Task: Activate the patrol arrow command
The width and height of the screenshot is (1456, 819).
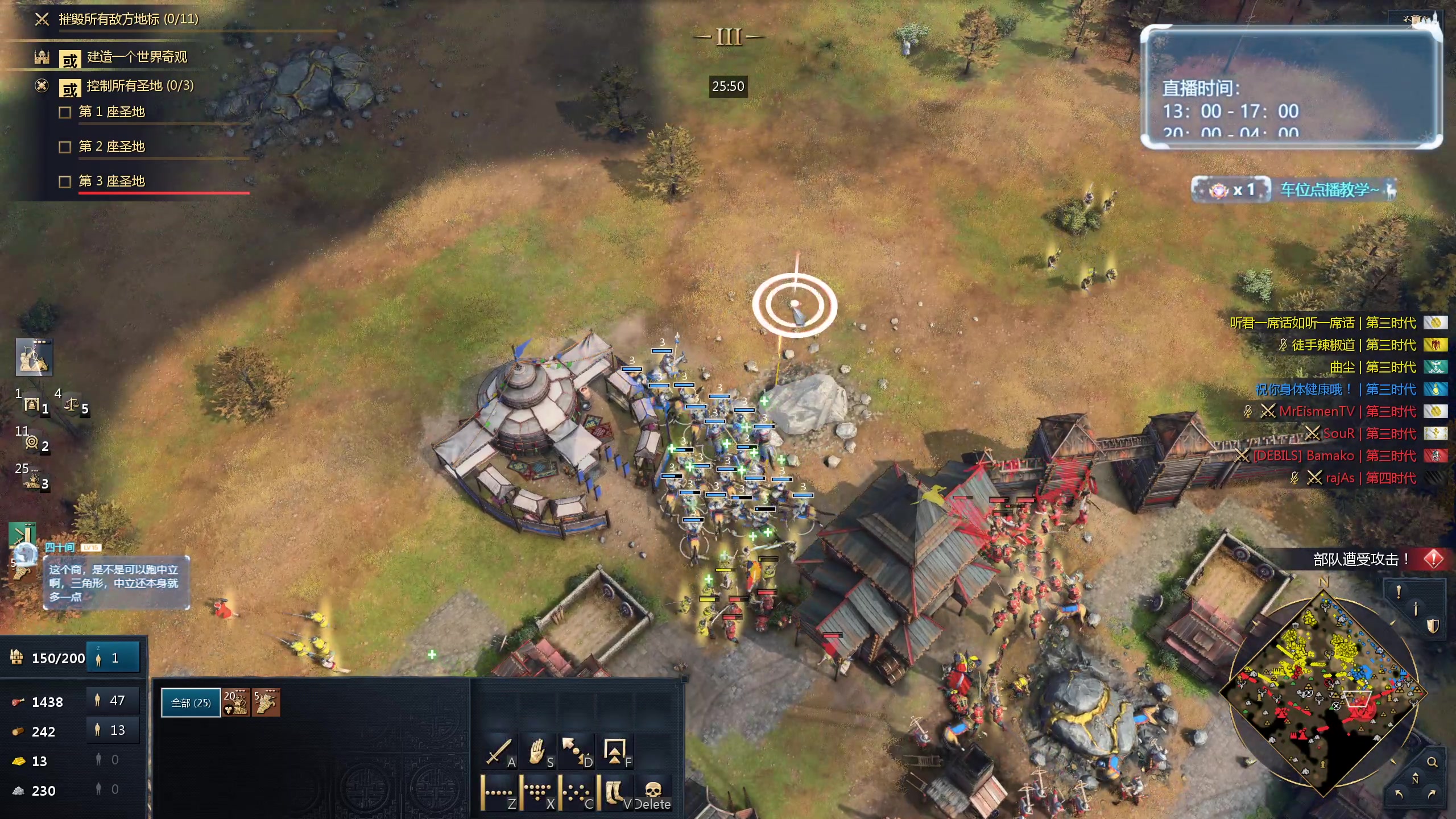Action: click(576, 753)
